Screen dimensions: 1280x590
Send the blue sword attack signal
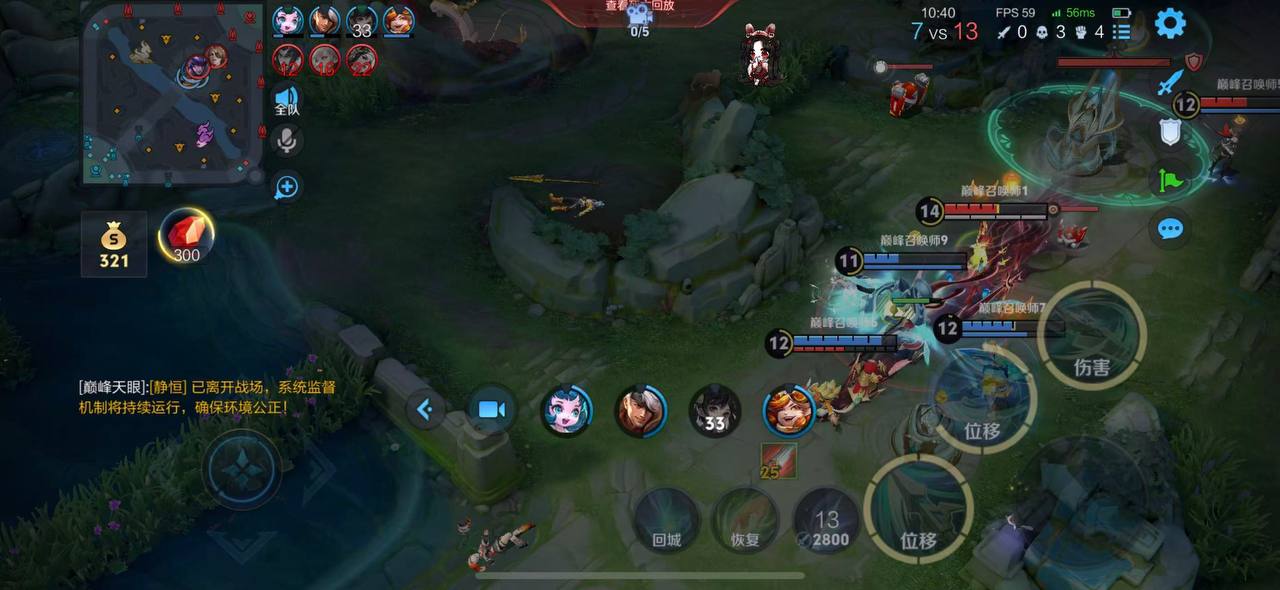point(1170,83)
